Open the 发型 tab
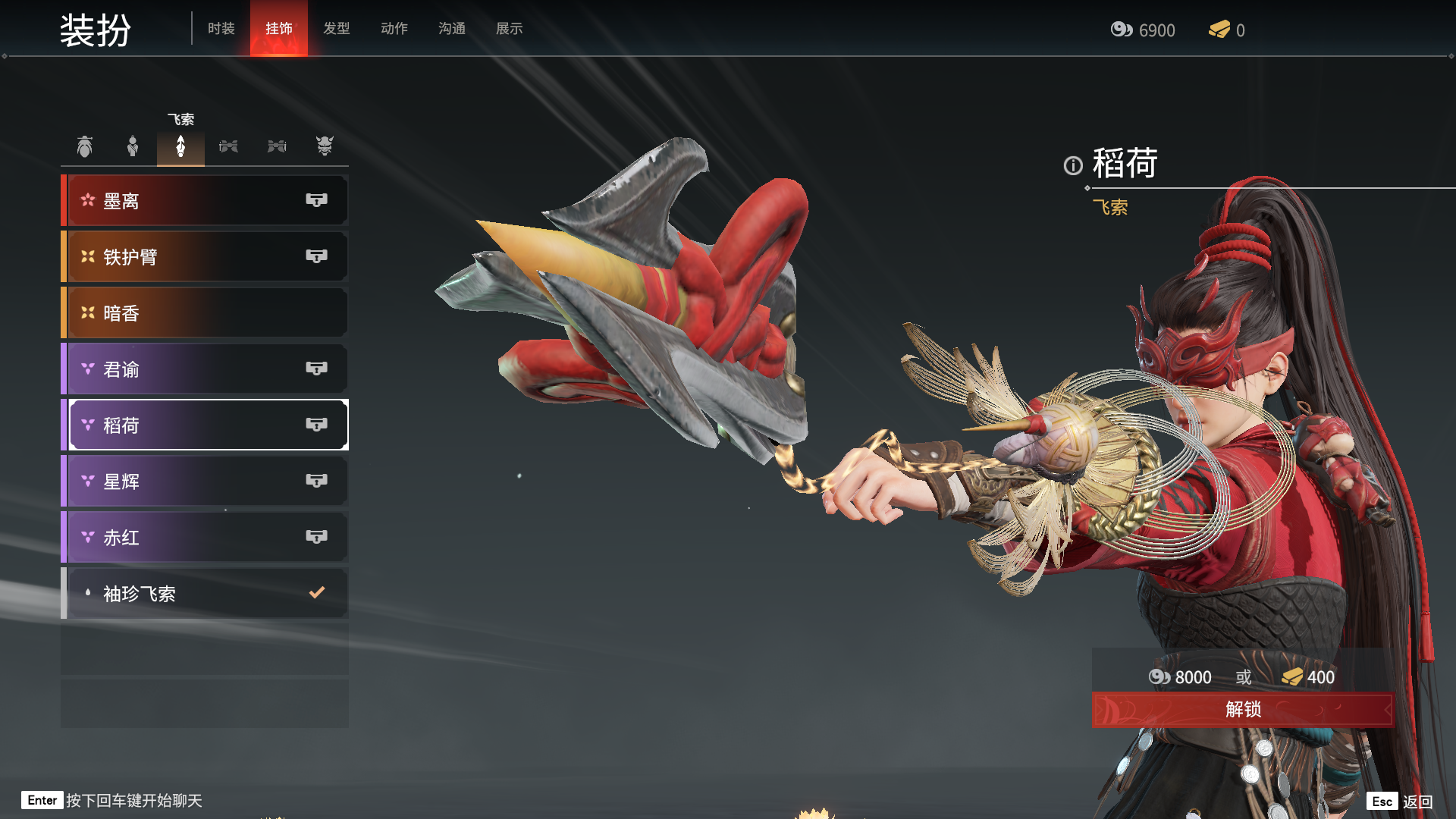This screenshot has width=1456, height=819. click(x=336, y=29)
